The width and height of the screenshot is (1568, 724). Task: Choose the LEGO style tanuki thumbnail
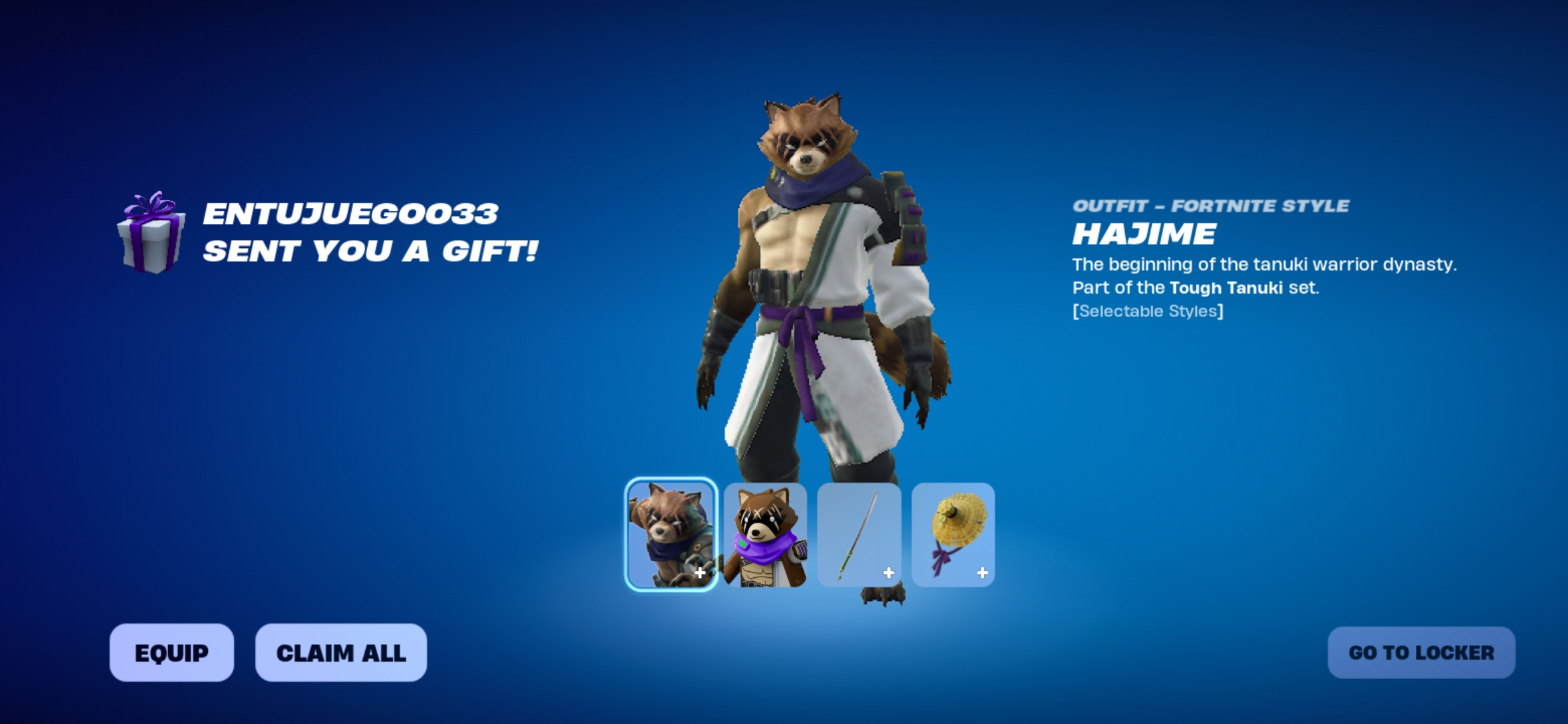pyautogui.click(x=765, y=534)
